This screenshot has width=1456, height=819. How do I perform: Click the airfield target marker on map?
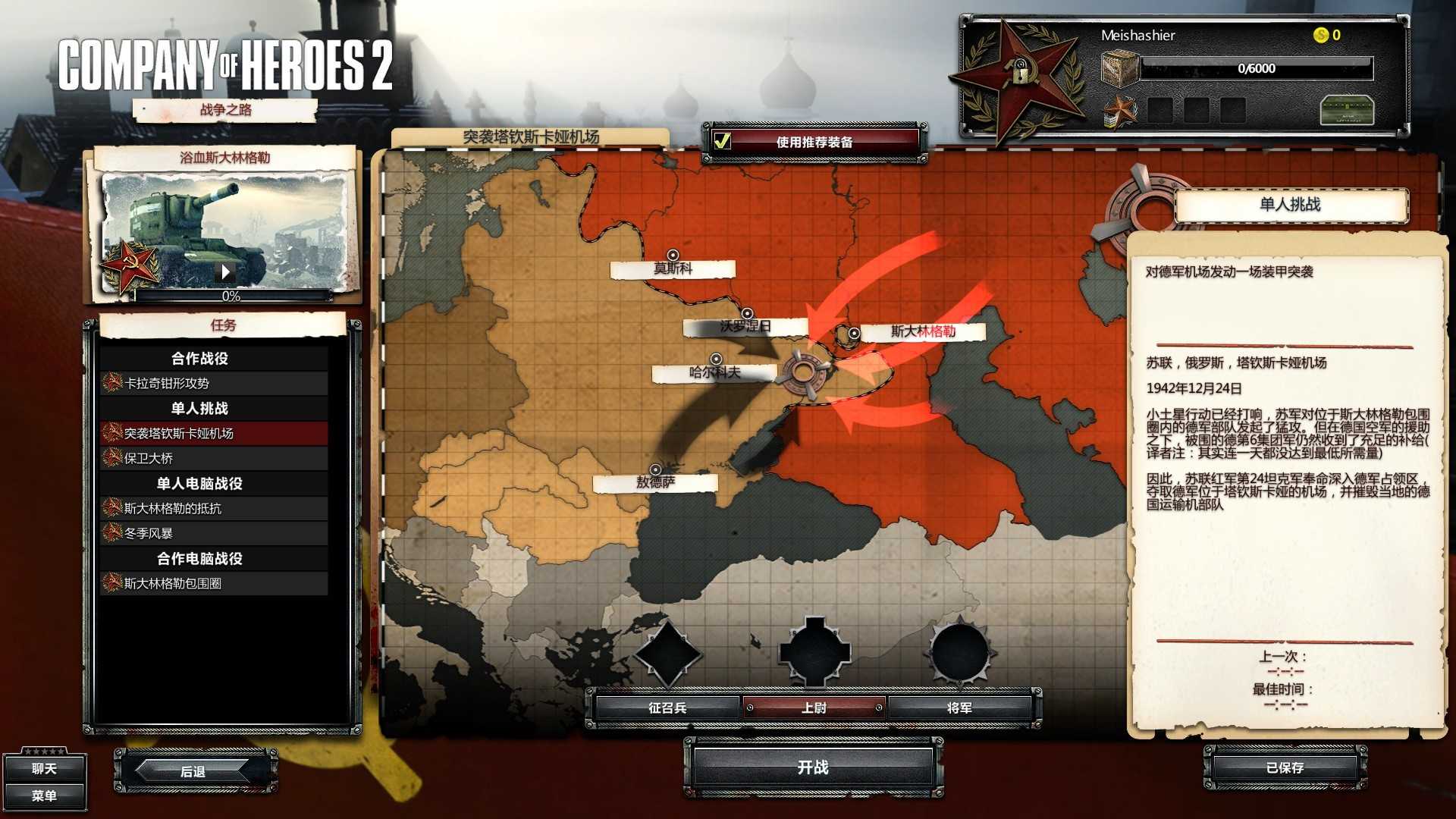click(803, 372)
